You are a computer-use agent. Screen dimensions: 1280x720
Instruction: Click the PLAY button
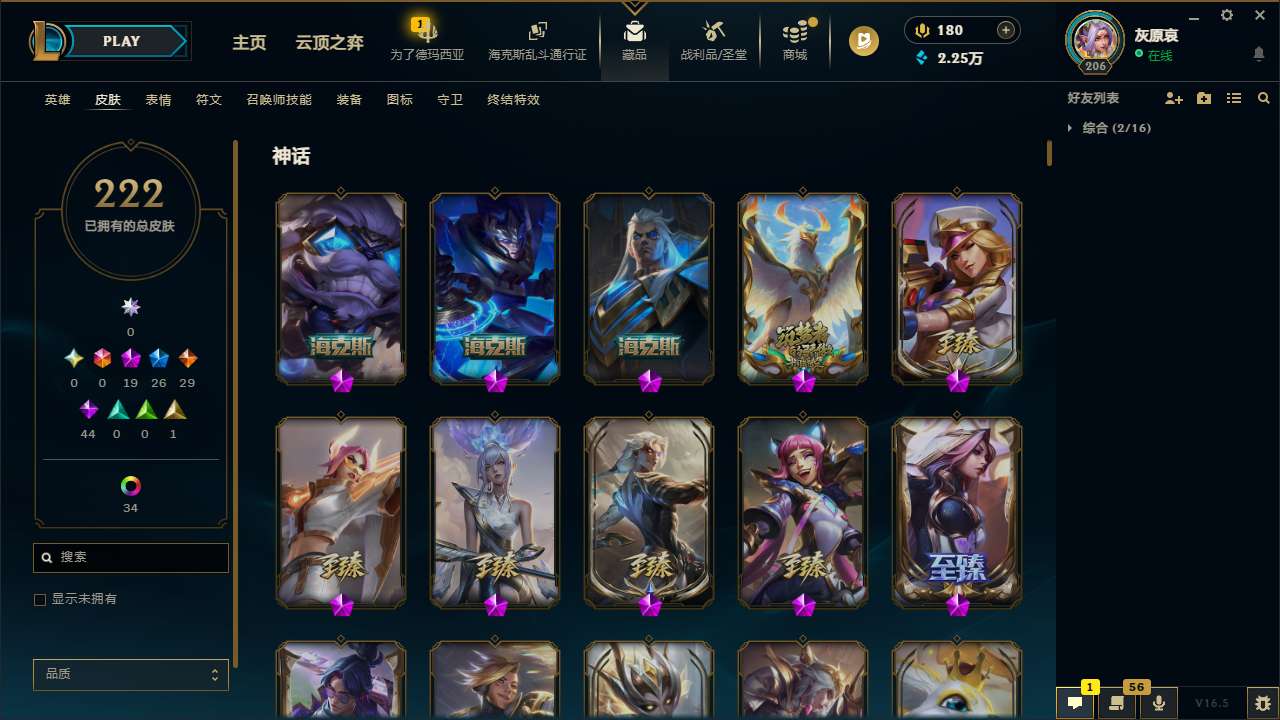pos(121,41)
